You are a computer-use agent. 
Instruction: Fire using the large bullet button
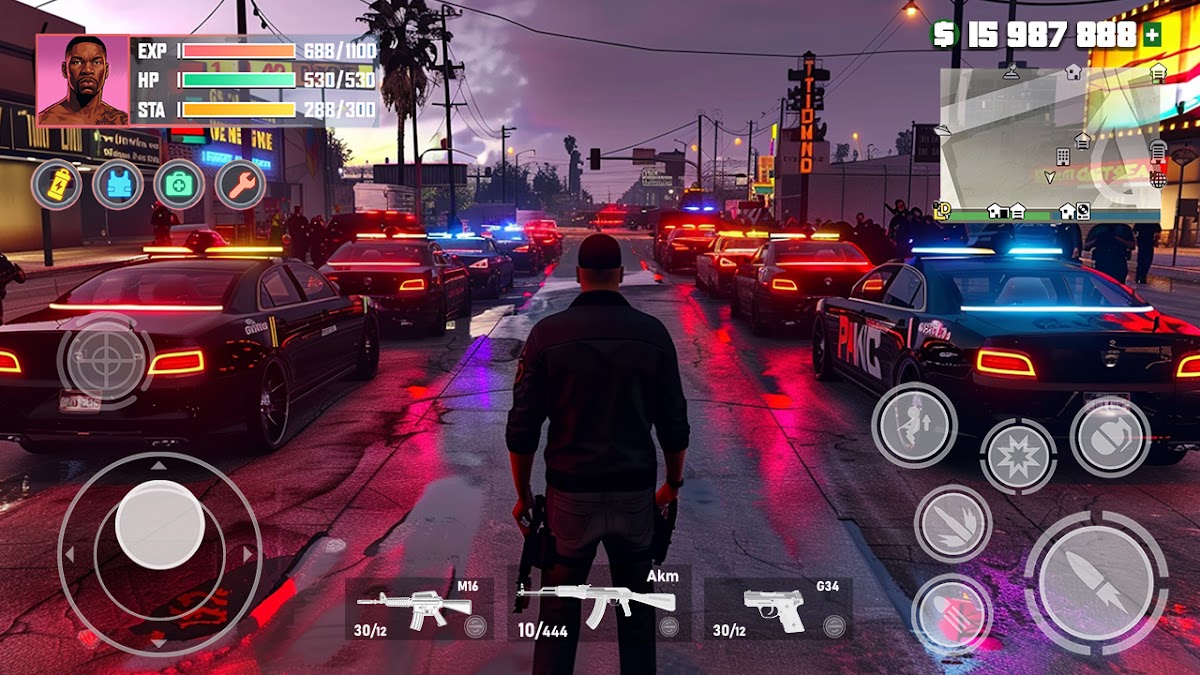(1096, 582)
